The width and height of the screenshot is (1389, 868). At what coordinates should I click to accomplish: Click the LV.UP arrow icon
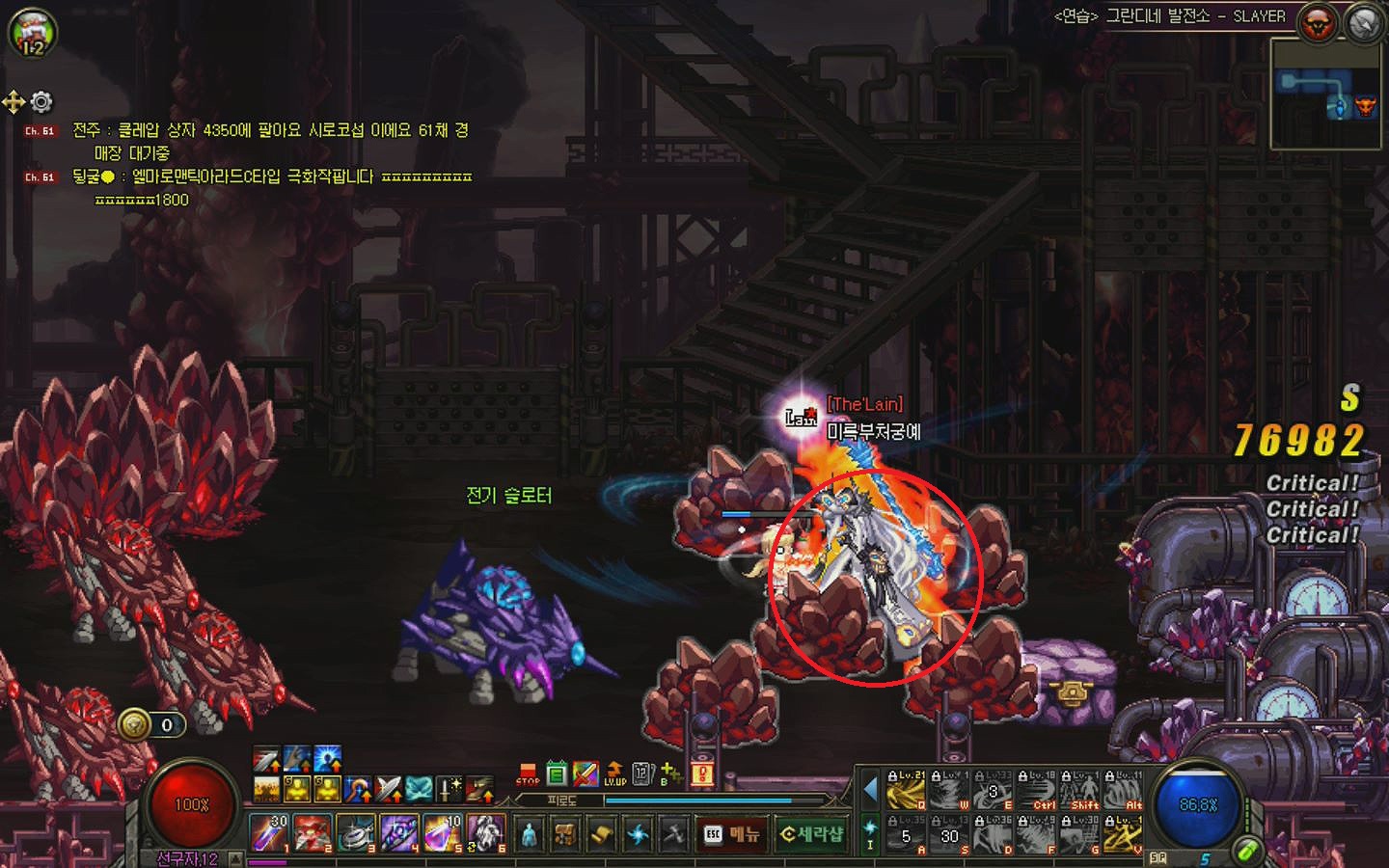[614, 773]
